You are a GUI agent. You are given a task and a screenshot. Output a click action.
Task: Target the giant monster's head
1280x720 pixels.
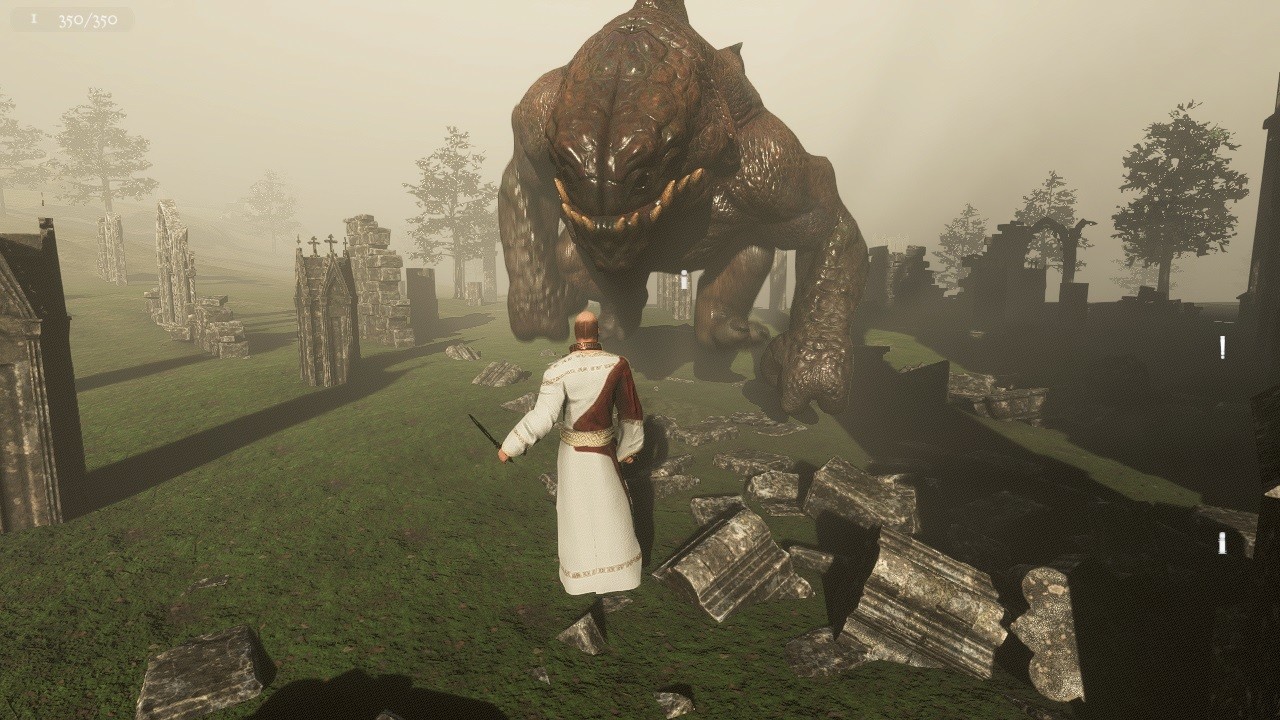tap(630, 120)
